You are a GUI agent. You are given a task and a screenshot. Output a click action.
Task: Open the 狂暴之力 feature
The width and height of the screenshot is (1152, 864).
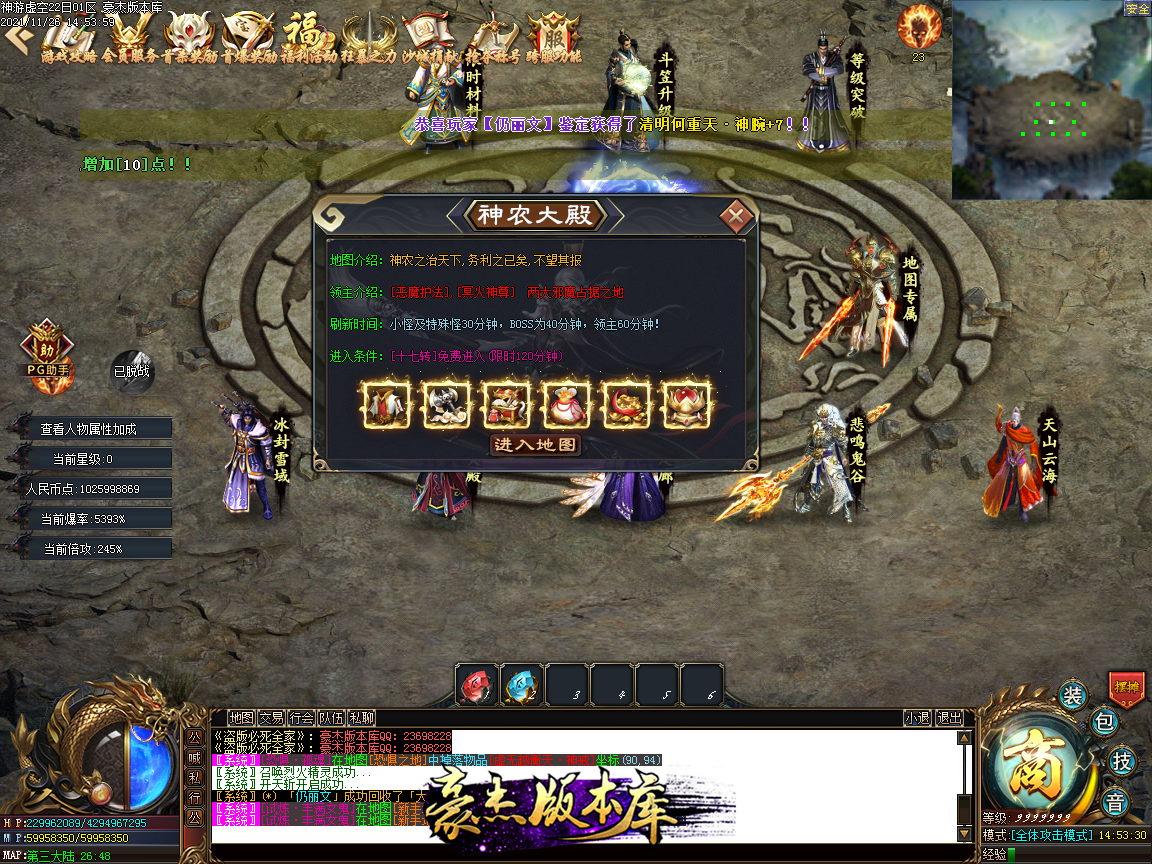point(369,37)
